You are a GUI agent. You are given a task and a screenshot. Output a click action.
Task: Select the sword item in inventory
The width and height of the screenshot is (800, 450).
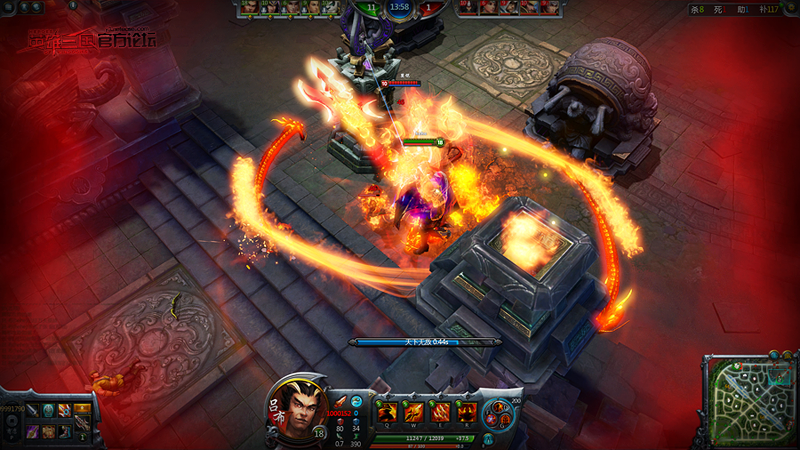point(32,411)
